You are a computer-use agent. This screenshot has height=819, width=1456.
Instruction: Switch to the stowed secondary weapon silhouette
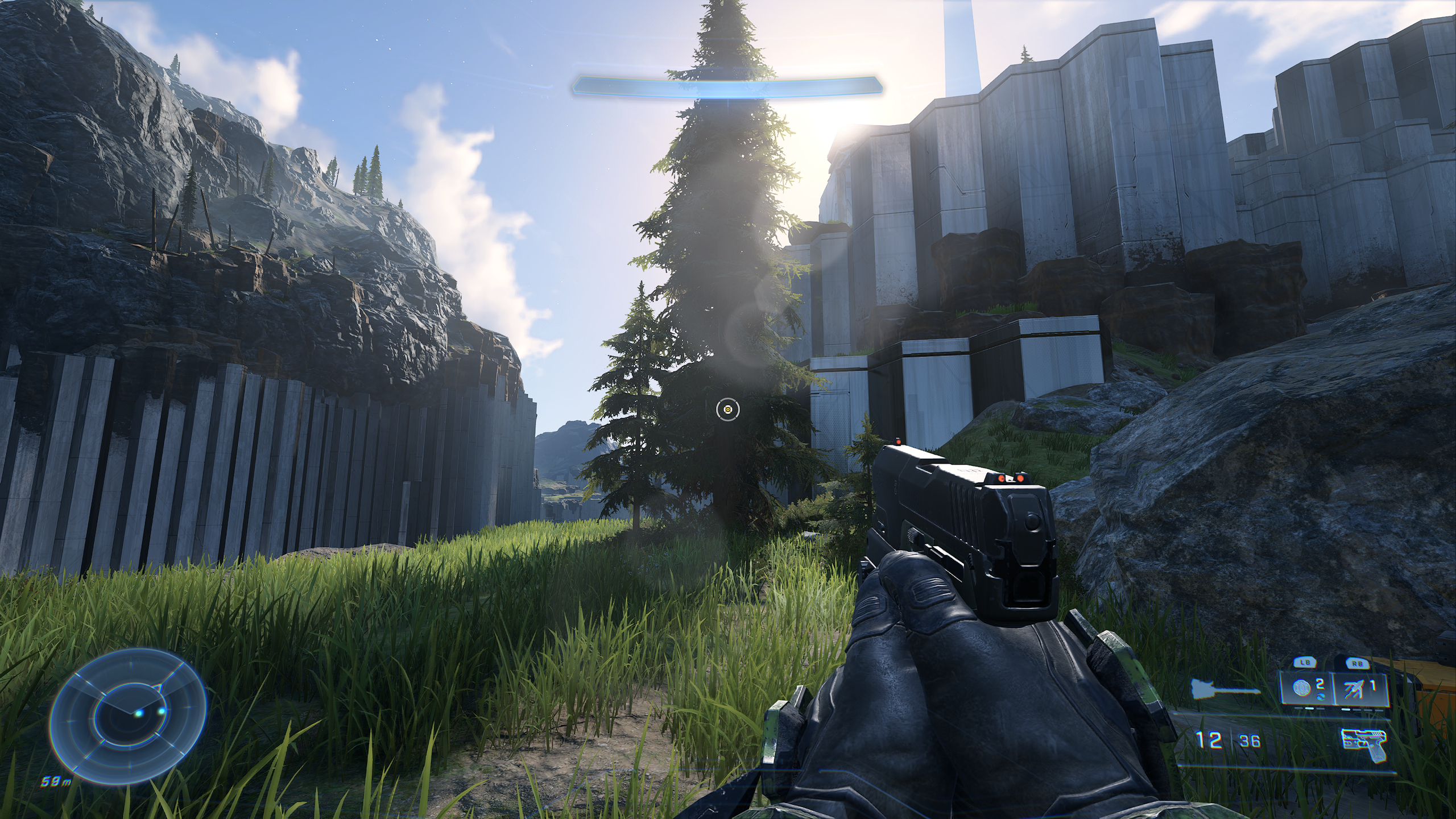[1225, 705]
